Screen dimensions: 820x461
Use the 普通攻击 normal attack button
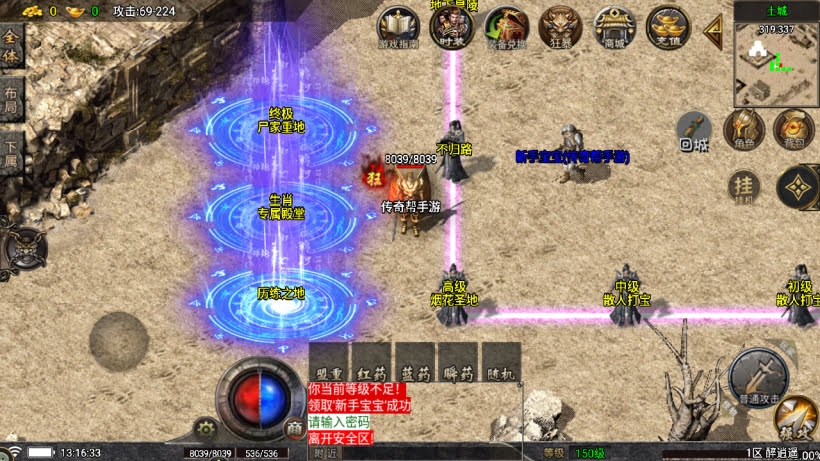click(x=757, y=376)
